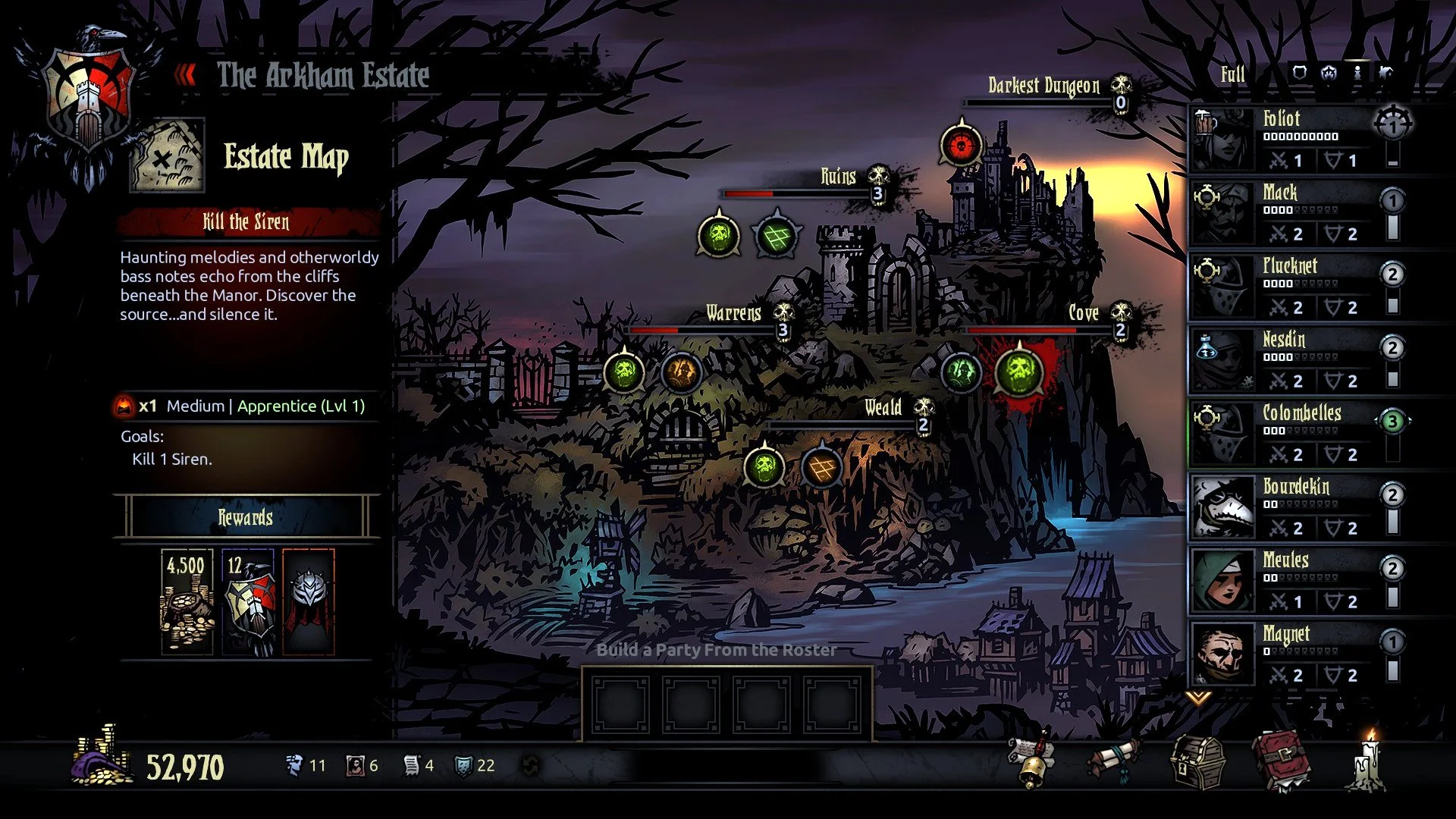1456x819 pixels.
Task: Pick the Ruins green map exploration mission
Action: 777,237
